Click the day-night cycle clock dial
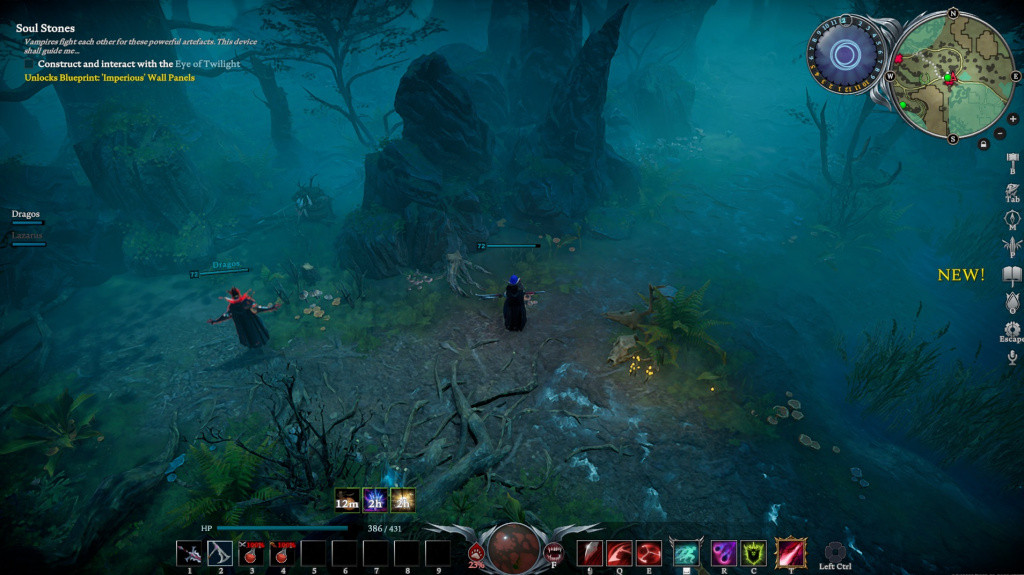This screenshot has height=575, width=1024. [x=845, y=55]
